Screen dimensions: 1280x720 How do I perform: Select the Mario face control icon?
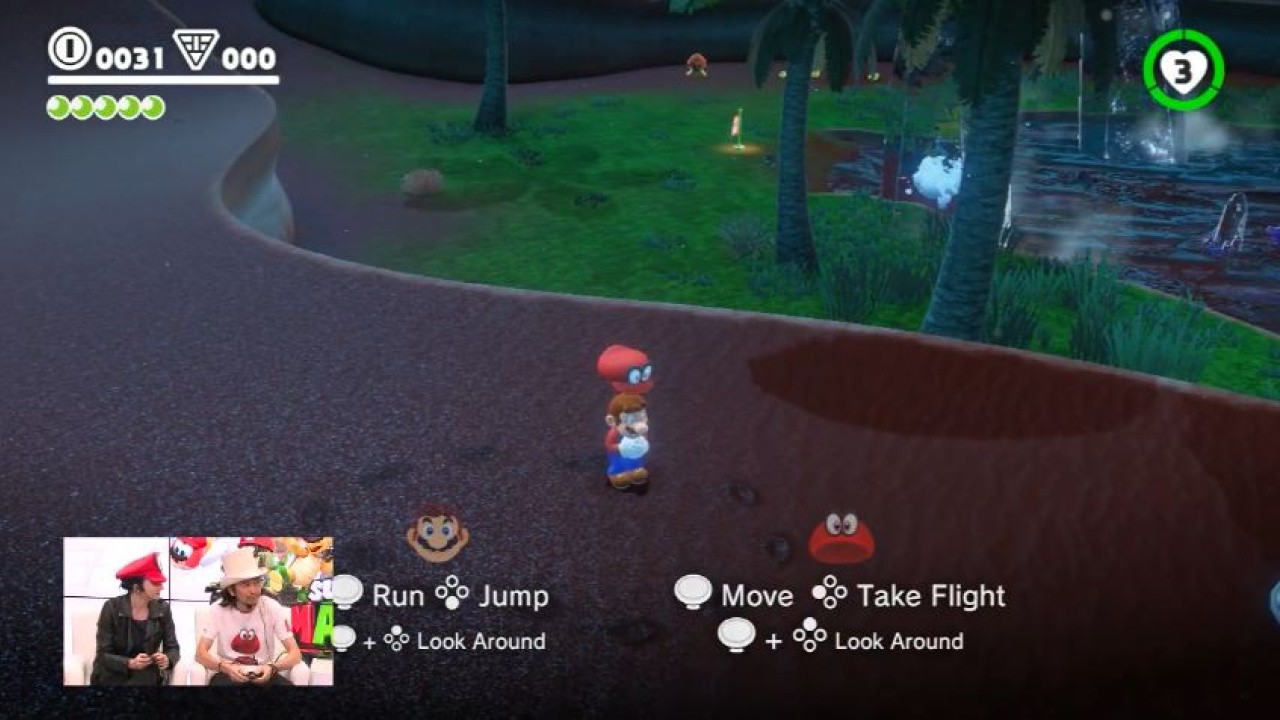[x=436, y=540]
